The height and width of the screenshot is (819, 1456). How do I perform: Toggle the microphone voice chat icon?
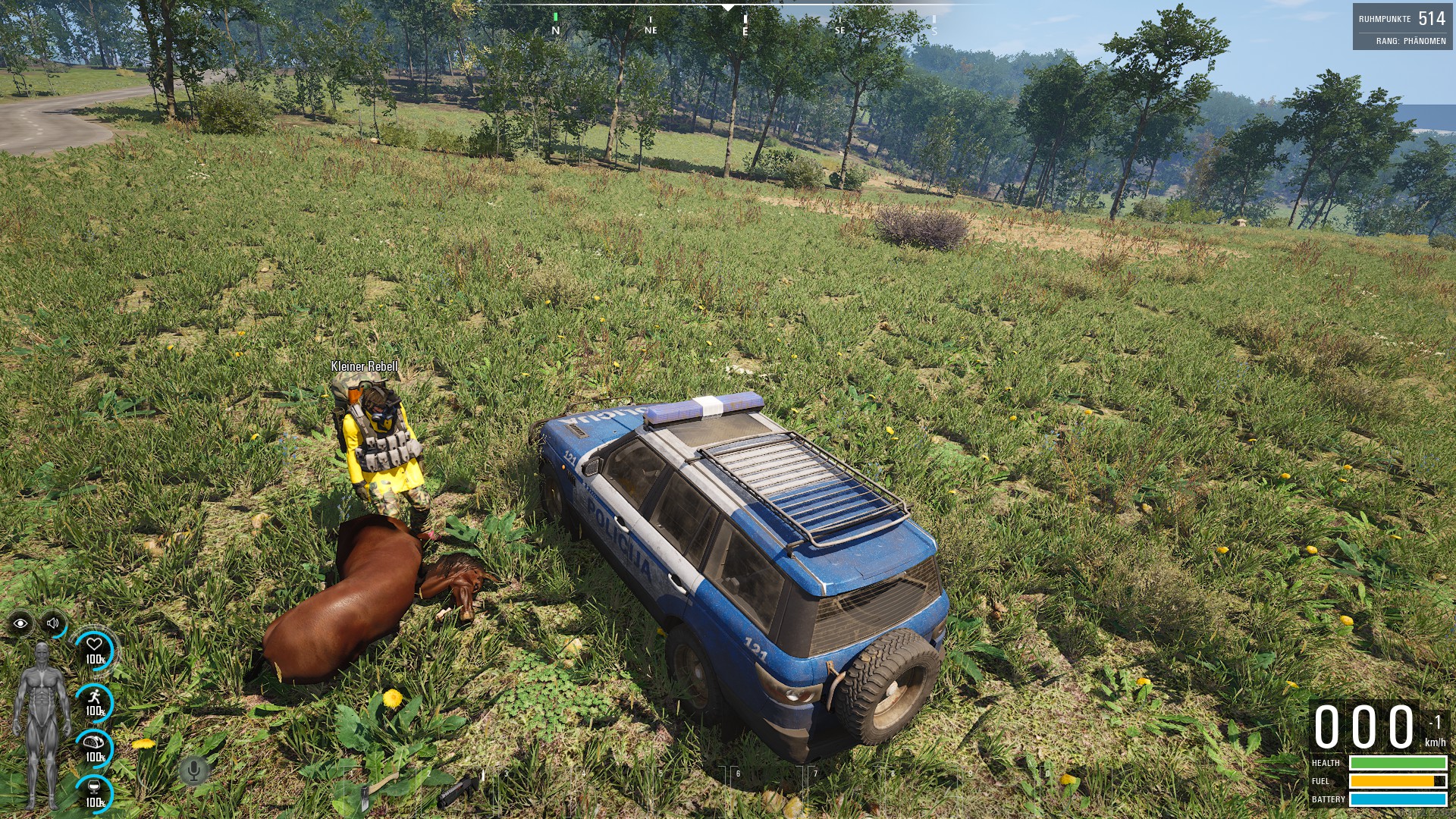[x=193, y=771]
